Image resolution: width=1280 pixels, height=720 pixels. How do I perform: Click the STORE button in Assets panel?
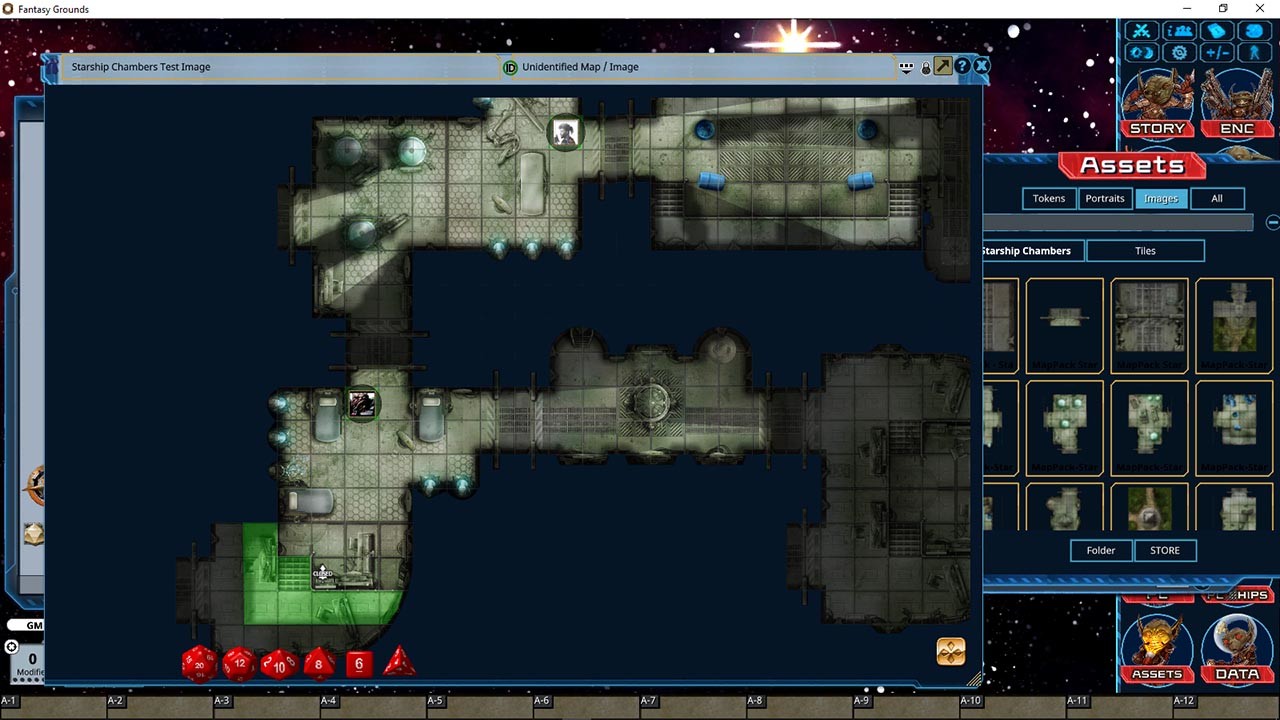coord(1165,550)
